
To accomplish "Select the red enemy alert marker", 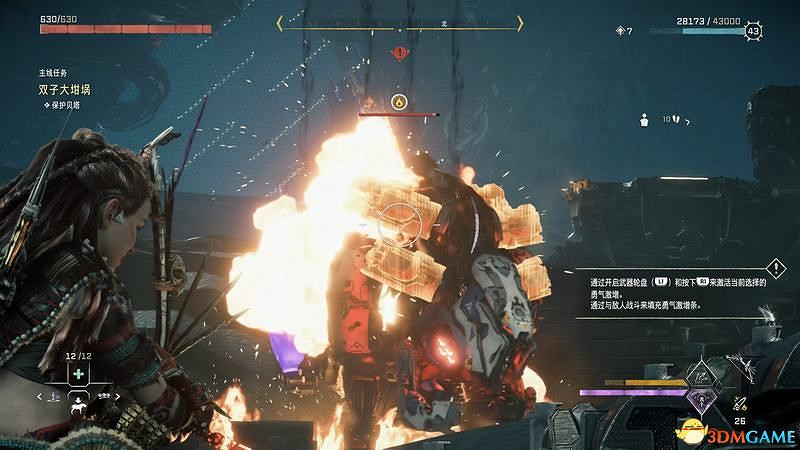I will (x=400, y=51).
